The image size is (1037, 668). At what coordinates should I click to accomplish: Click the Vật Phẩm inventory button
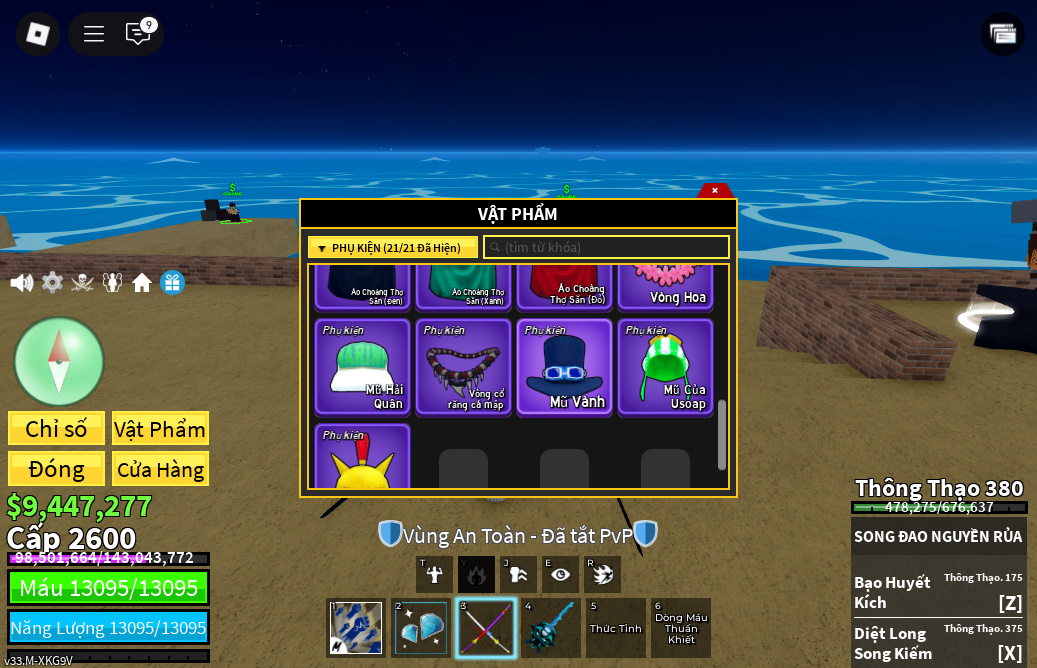160,429
